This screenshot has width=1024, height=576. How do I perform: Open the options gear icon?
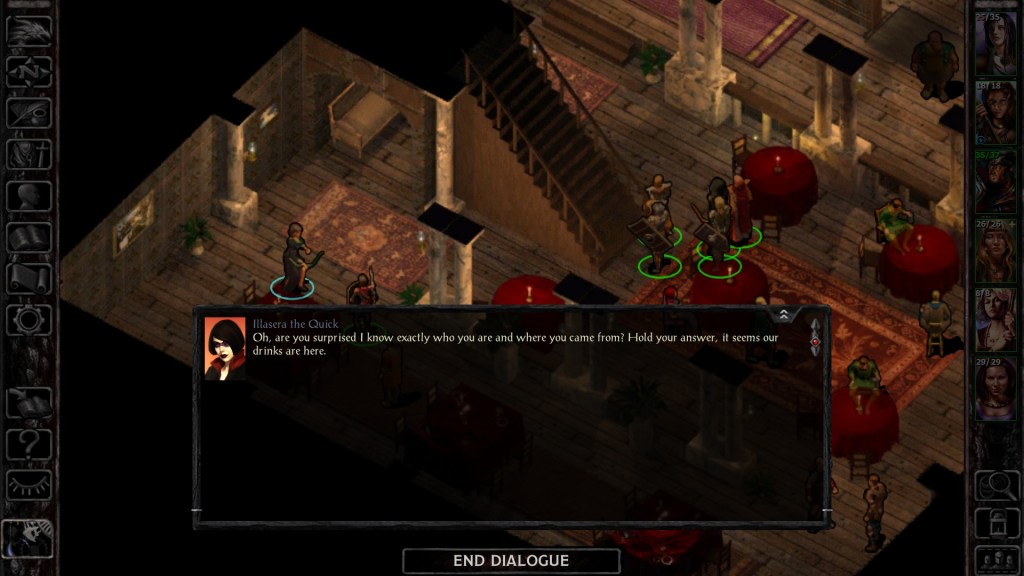(29, 320)
